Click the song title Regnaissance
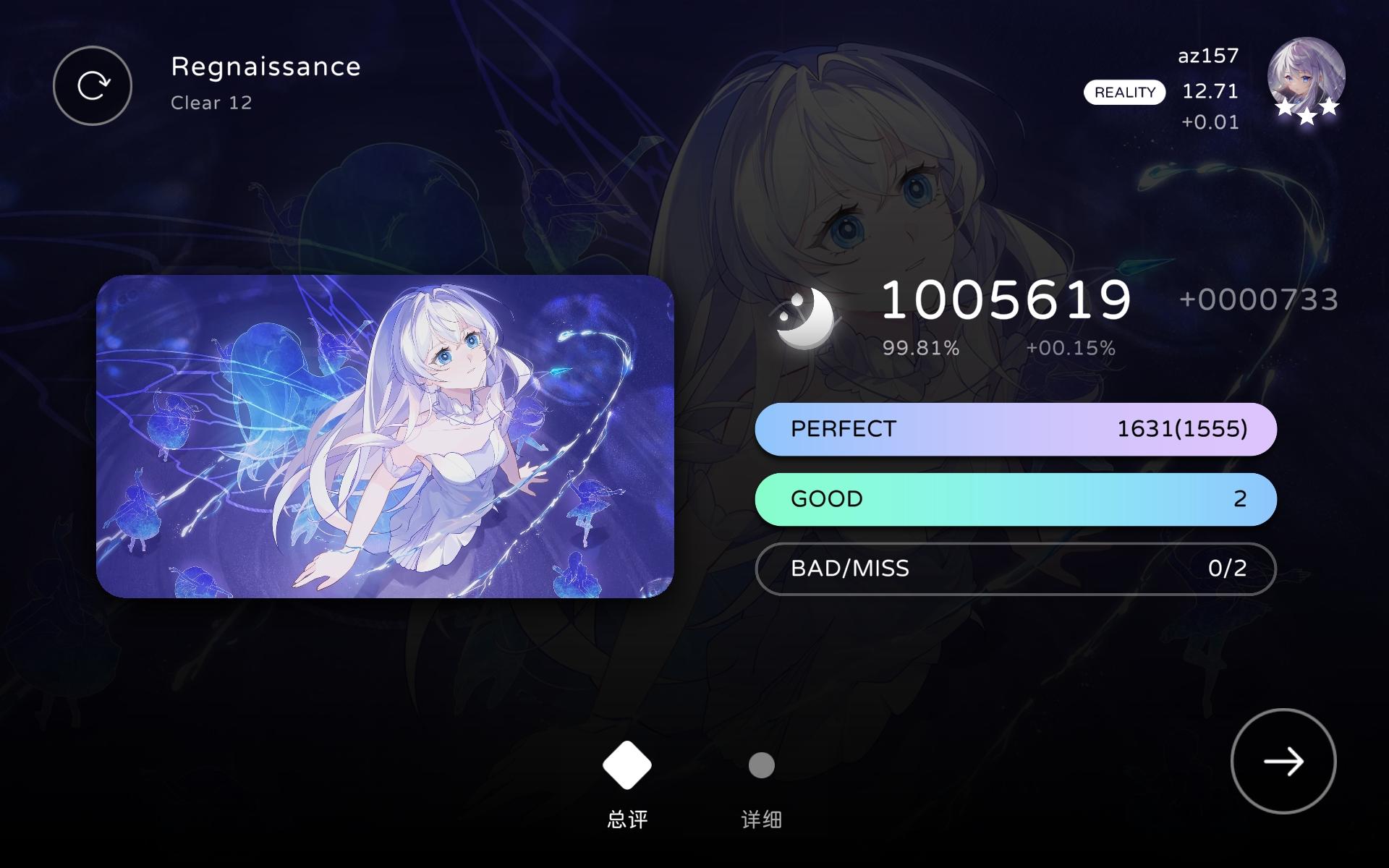 pos(265,67)
